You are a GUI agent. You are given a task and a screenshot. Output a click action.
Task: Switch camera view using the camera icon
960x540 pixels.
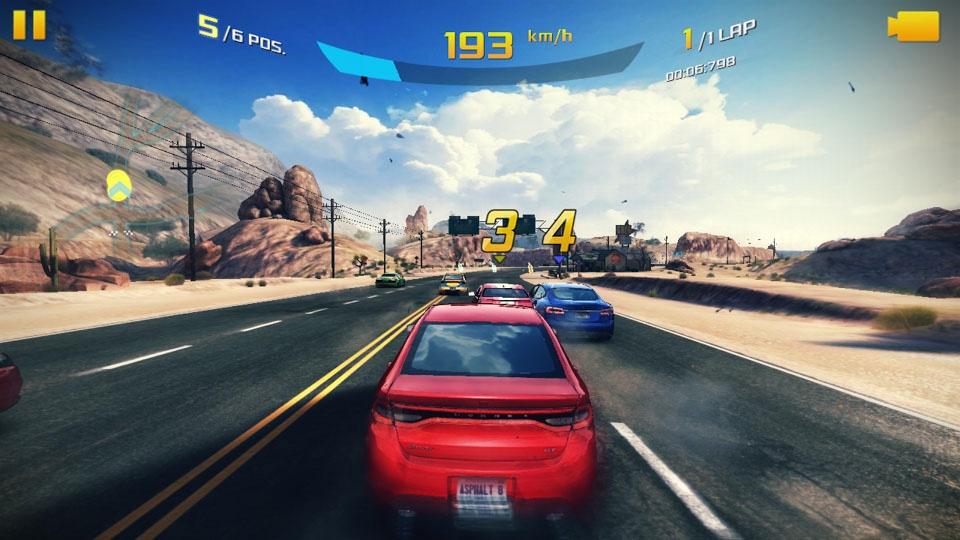913,26
